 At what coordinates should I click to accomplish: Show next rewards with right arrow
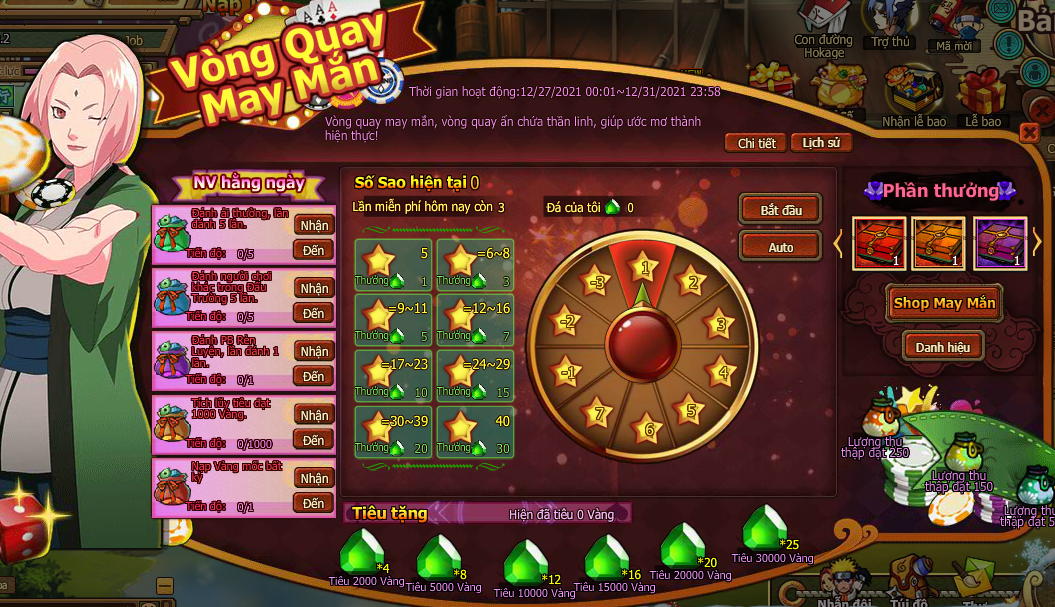pyautogui.click(x=1037, y=243)
